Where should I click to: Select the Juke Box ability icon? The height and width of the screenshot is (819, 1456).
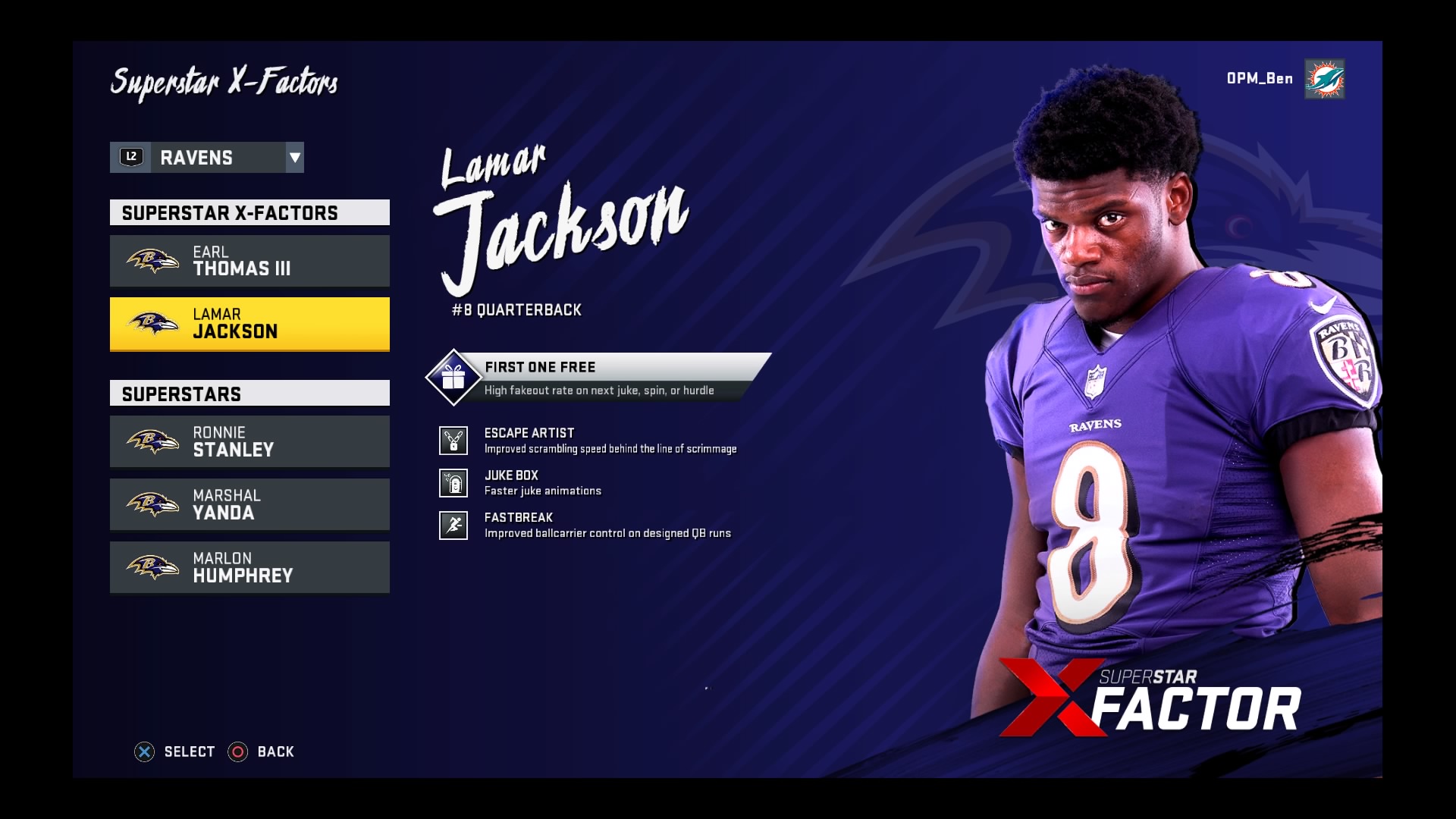453,483
